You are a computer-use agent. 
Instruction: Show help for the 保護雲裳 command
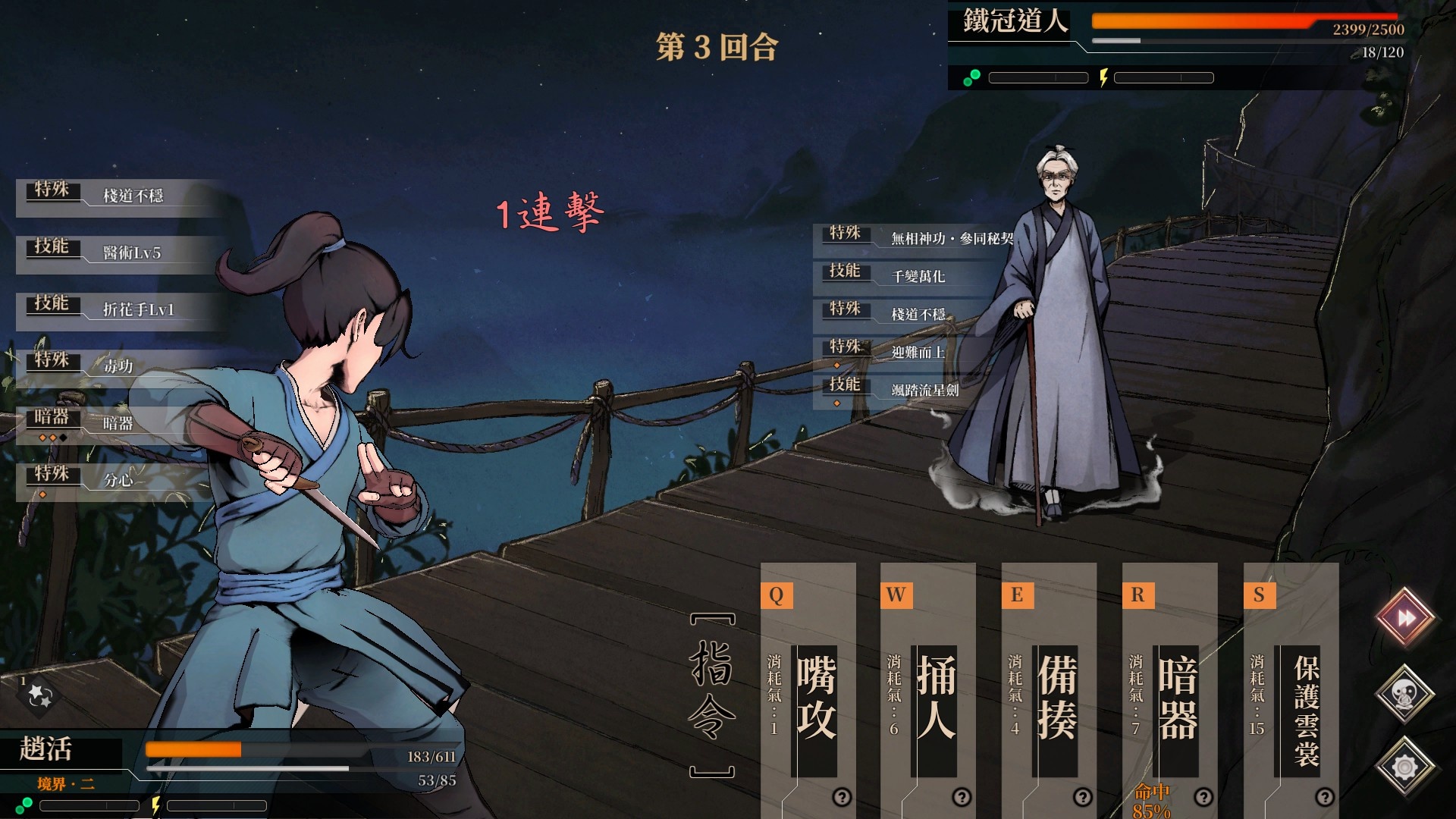(1325, 797)
